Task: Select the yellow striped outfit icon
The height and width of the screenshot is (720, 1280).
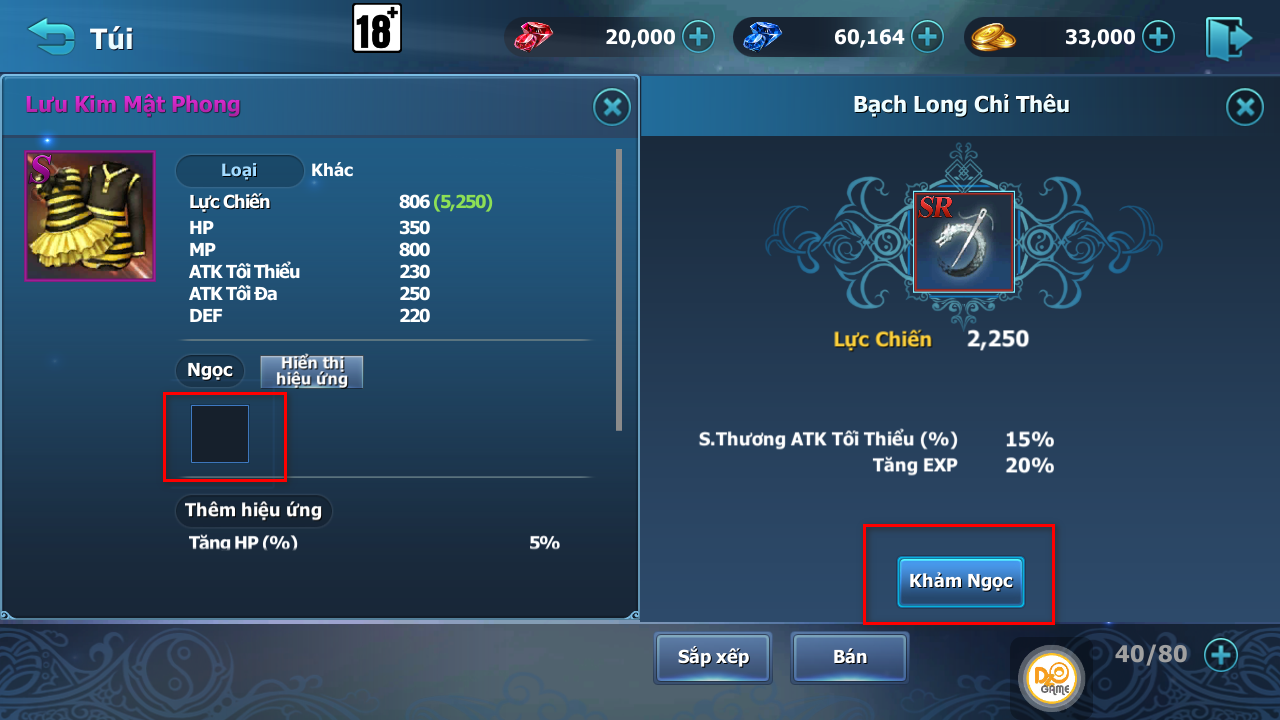Action: (90, 215)
